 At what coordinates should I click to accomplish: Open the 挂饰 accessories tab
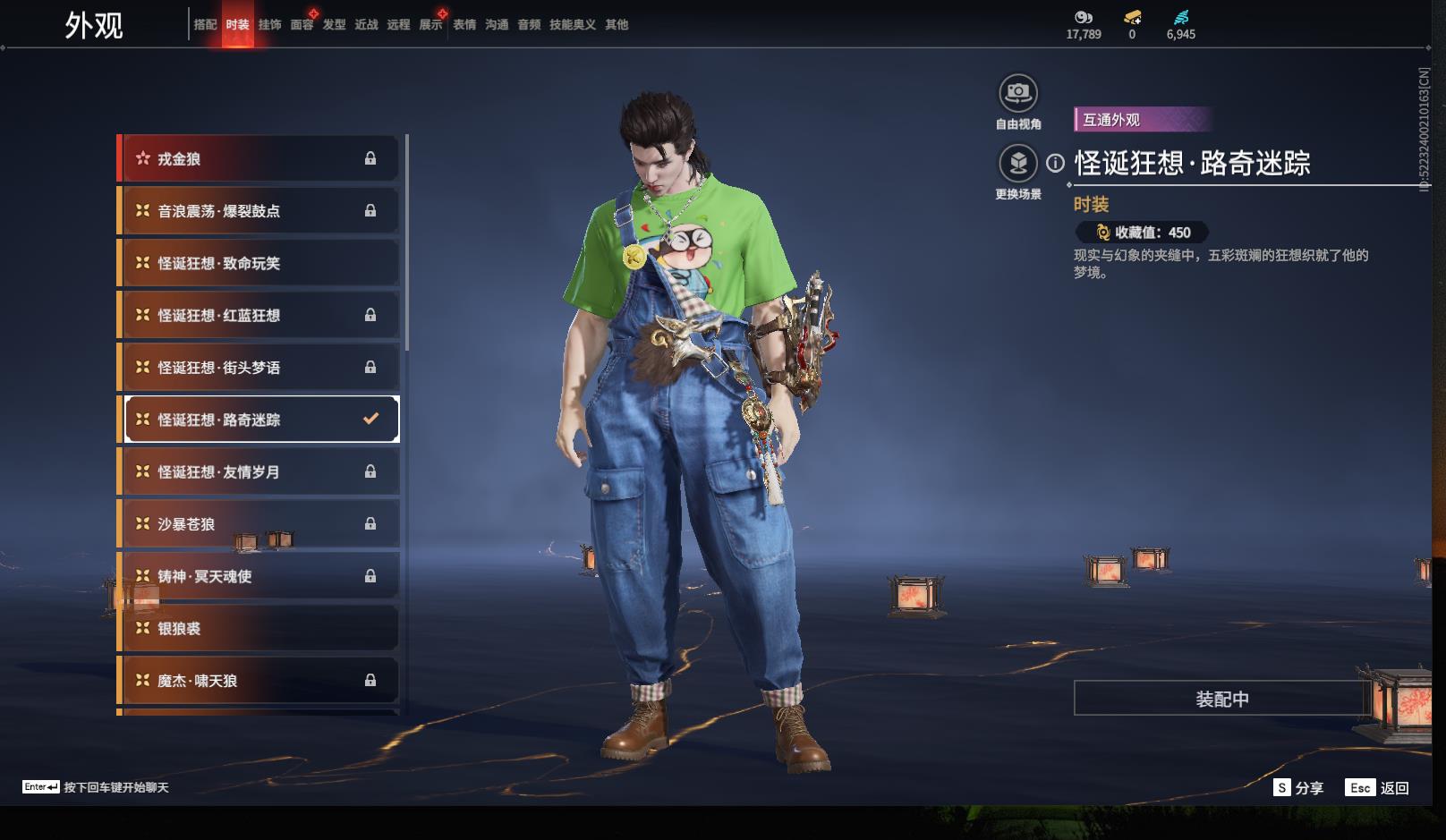tap(269, 25)
